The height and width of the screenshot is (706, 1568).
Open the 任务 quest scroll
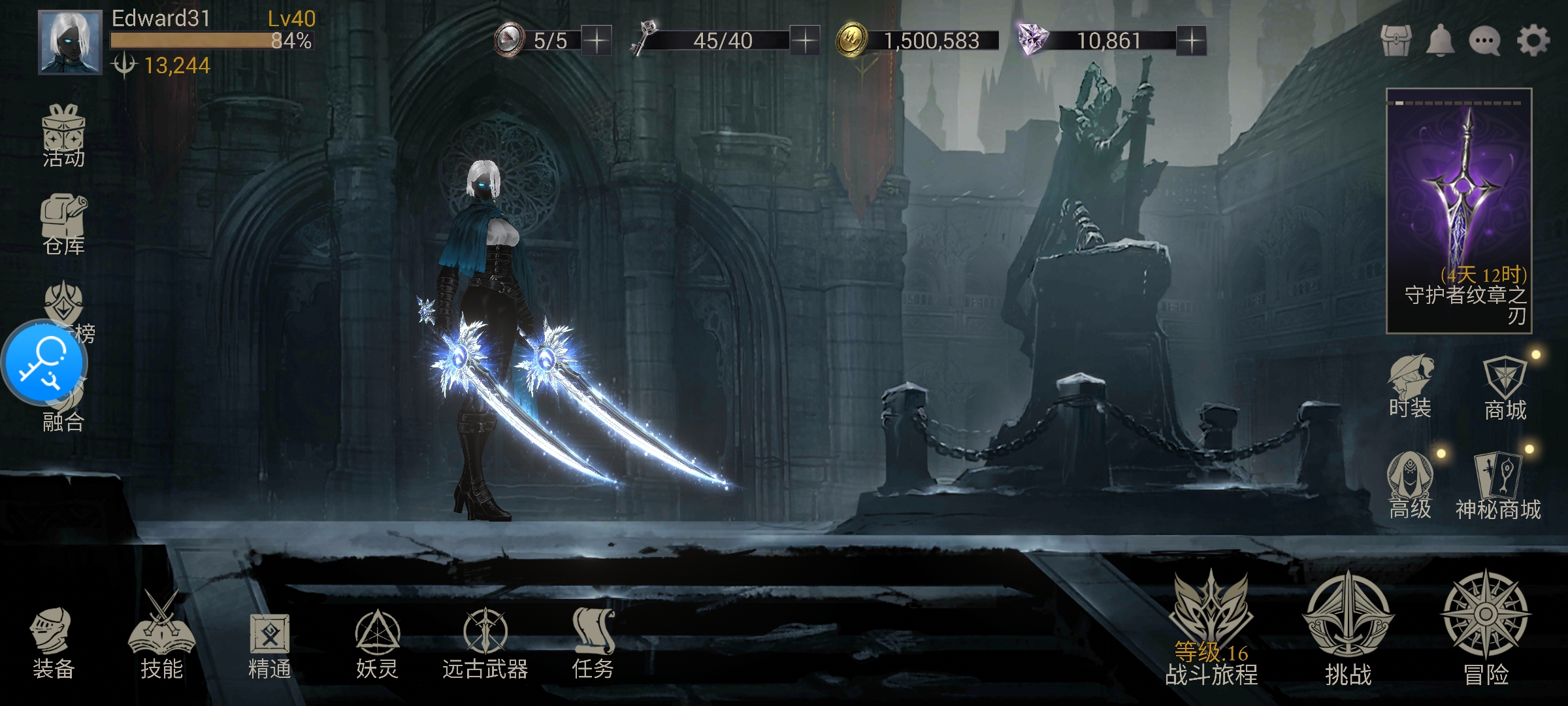point(593,643)
